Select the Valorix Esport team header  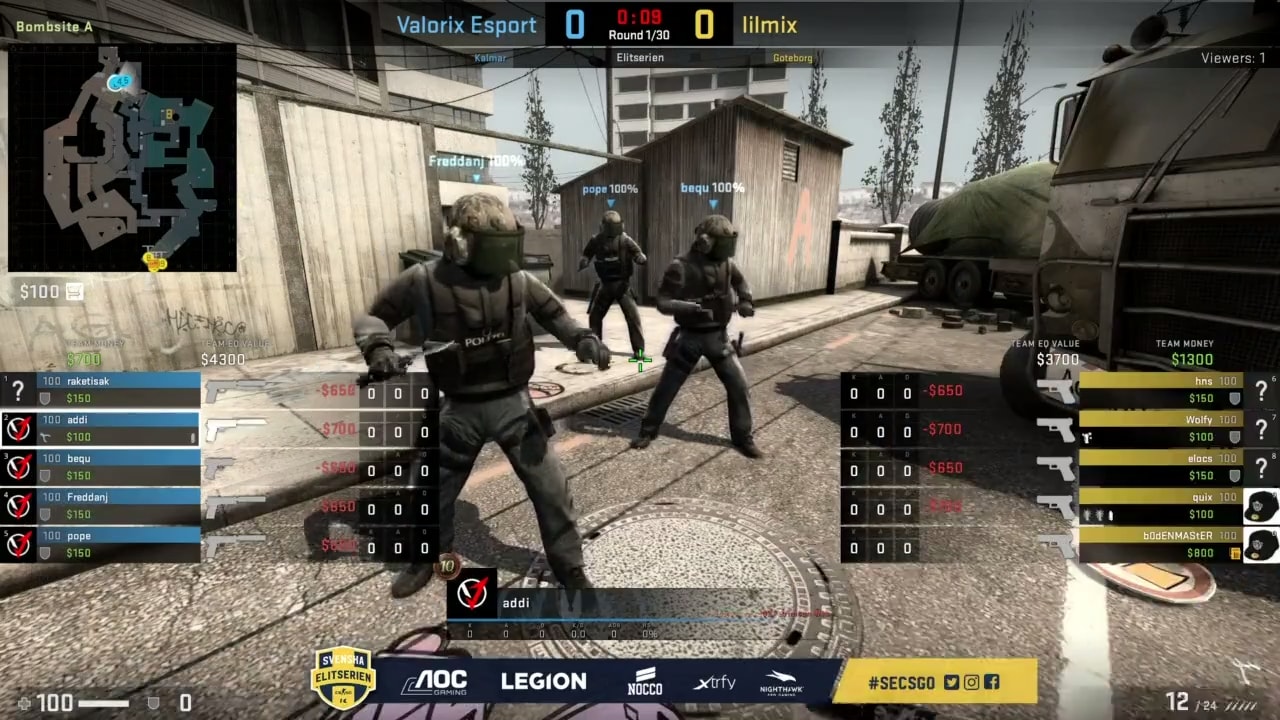(466, 24)
